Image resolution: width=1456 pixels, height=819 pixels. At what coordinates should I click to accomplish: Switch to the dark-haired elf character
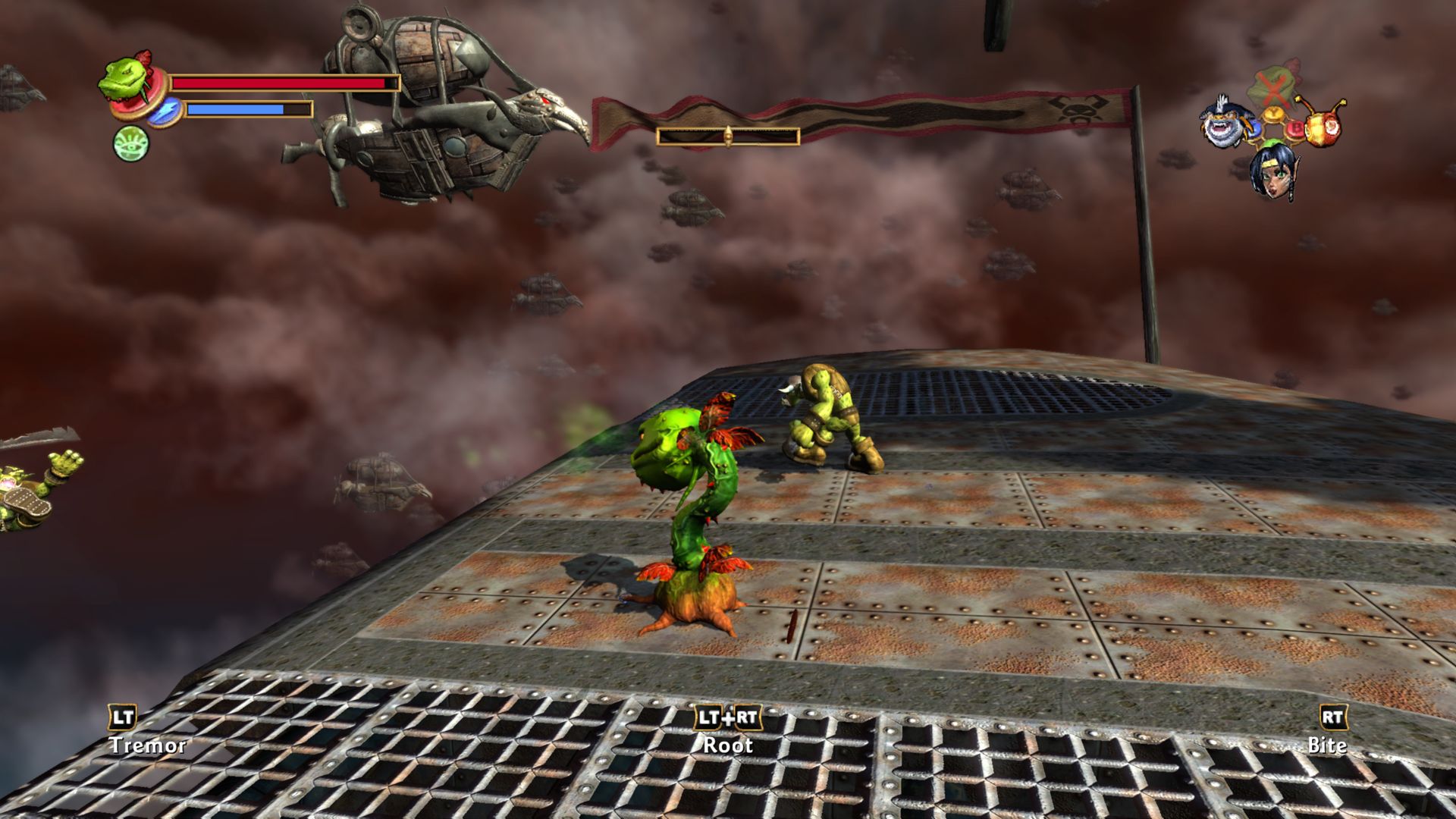[1272, 171]
